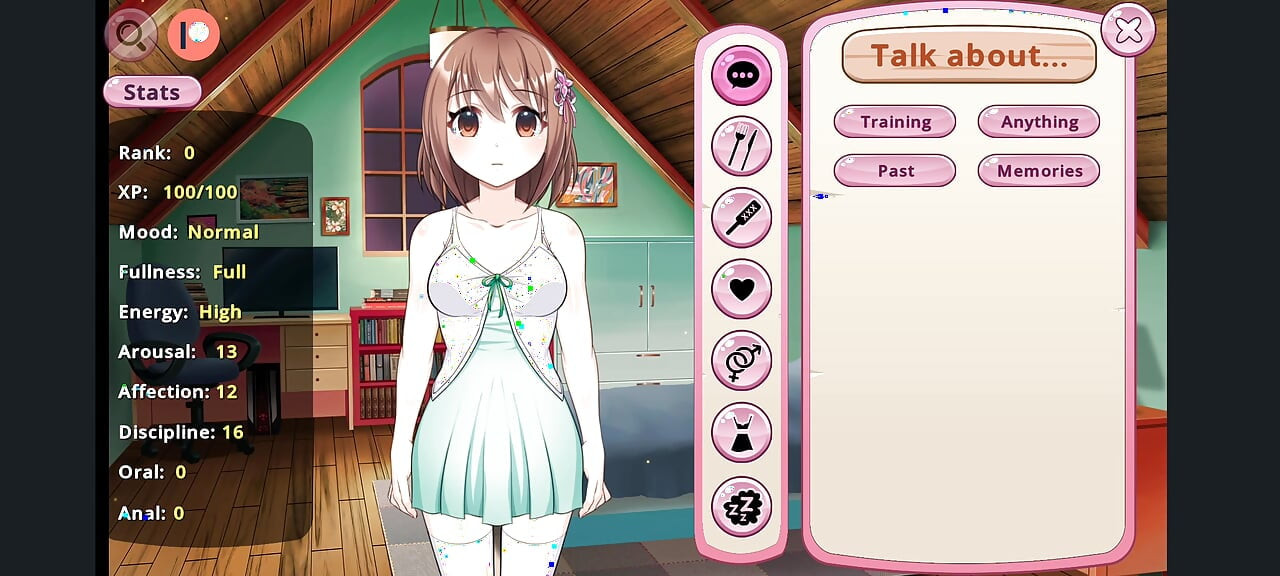Select the heart affection icon
1280x576 pixels.
click(x=741, y=289)
